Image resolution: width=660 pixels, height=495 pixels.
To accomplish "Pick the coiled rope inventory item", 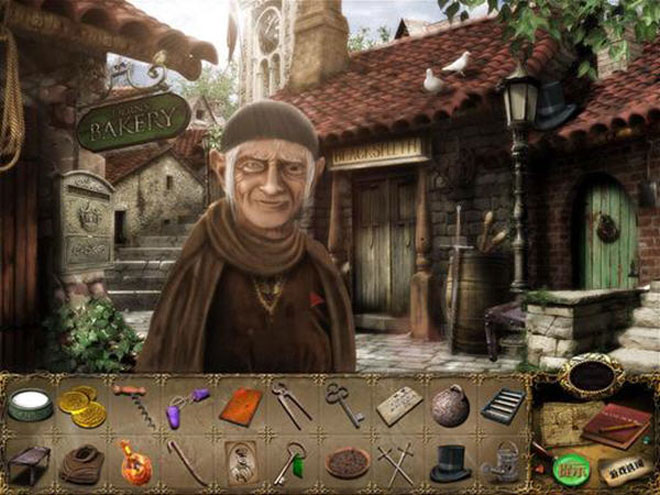I will (x=81, y=463).
